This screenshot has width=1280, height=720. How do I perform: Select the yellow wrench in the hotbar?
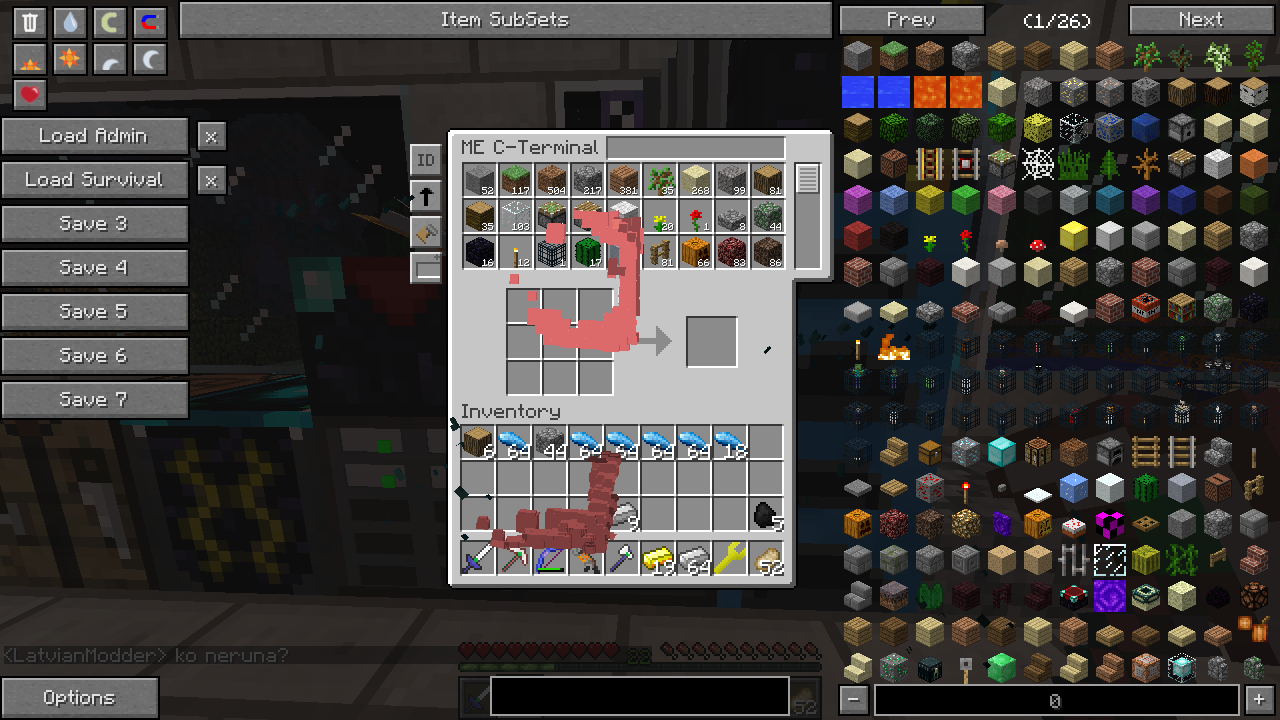point(731,558)
